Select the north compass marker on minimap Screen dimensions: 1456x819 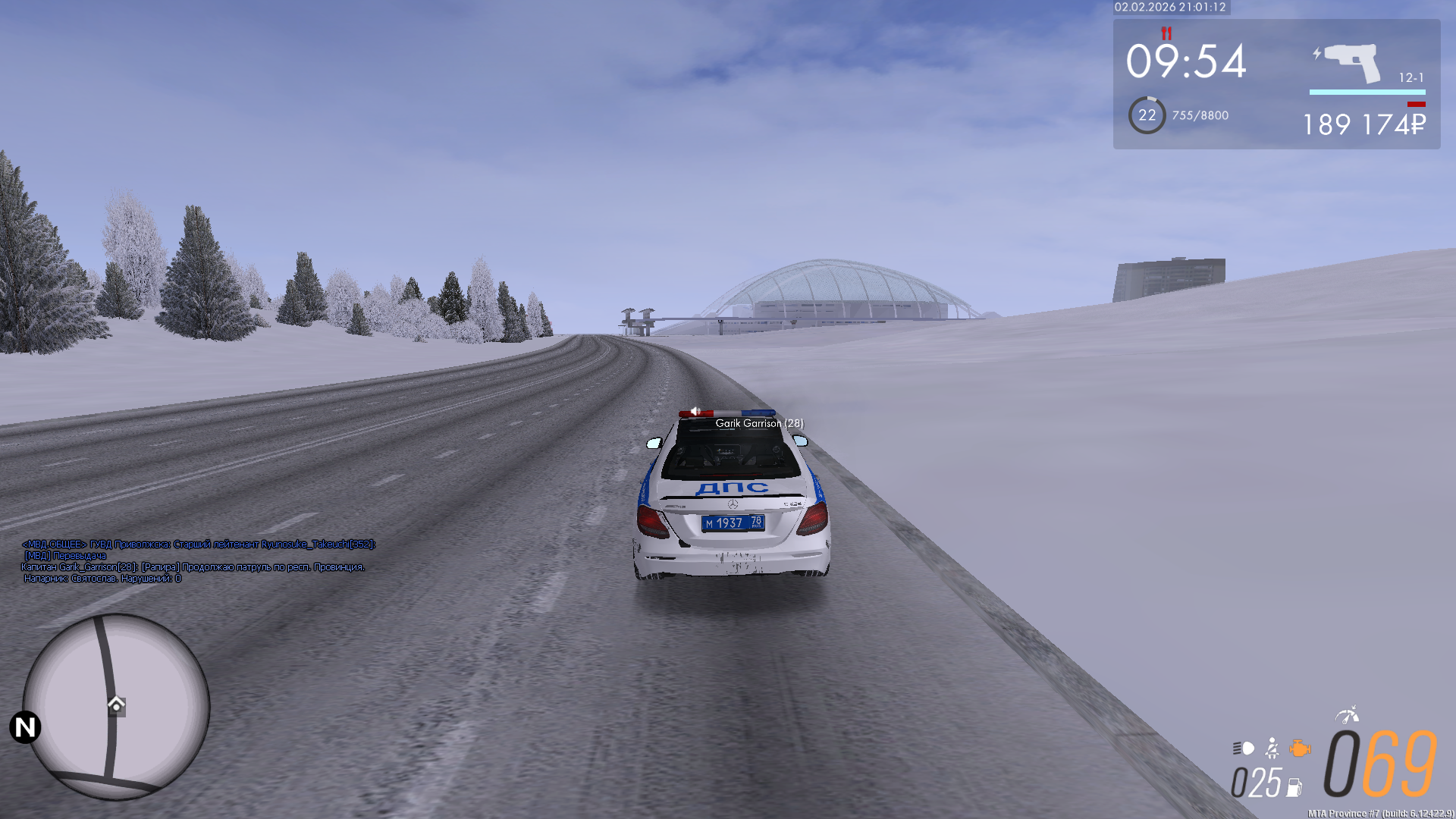tap(25, 727)
